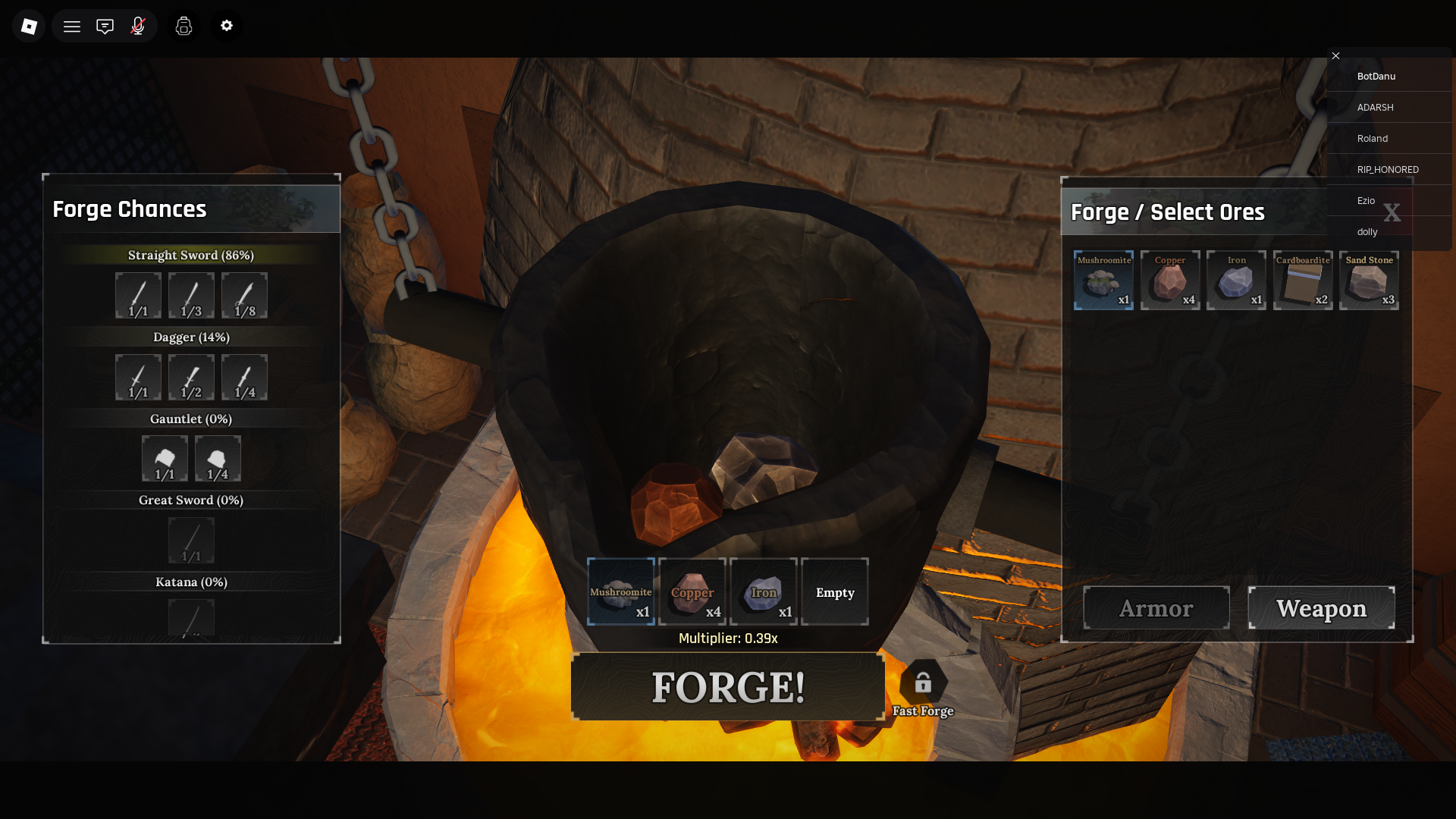Select the Sand Stone ore
This screenshot has height=819, width=1456.
[1369, 281]
